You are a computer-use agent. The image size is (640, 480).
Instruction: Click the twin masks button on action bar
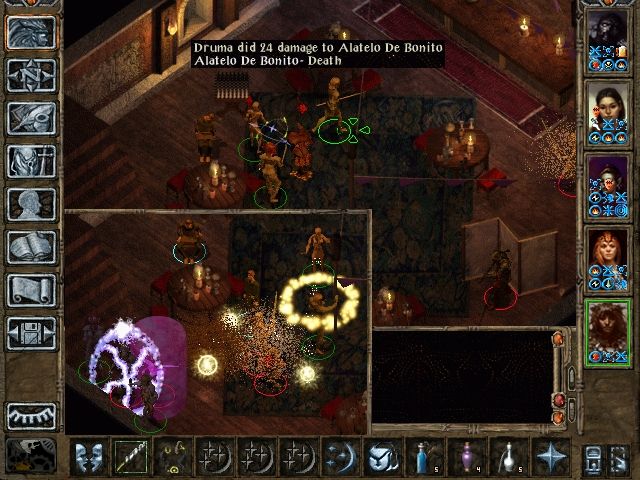pos(88,458)
